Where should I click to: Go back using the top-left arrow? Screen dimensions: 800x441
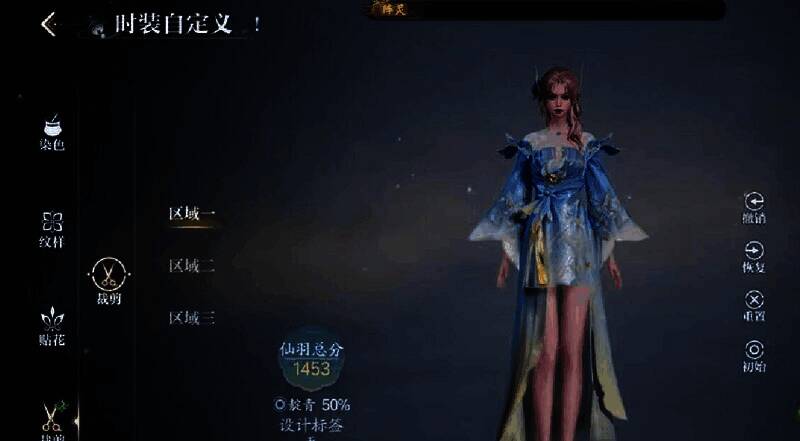tap(49, 24)
